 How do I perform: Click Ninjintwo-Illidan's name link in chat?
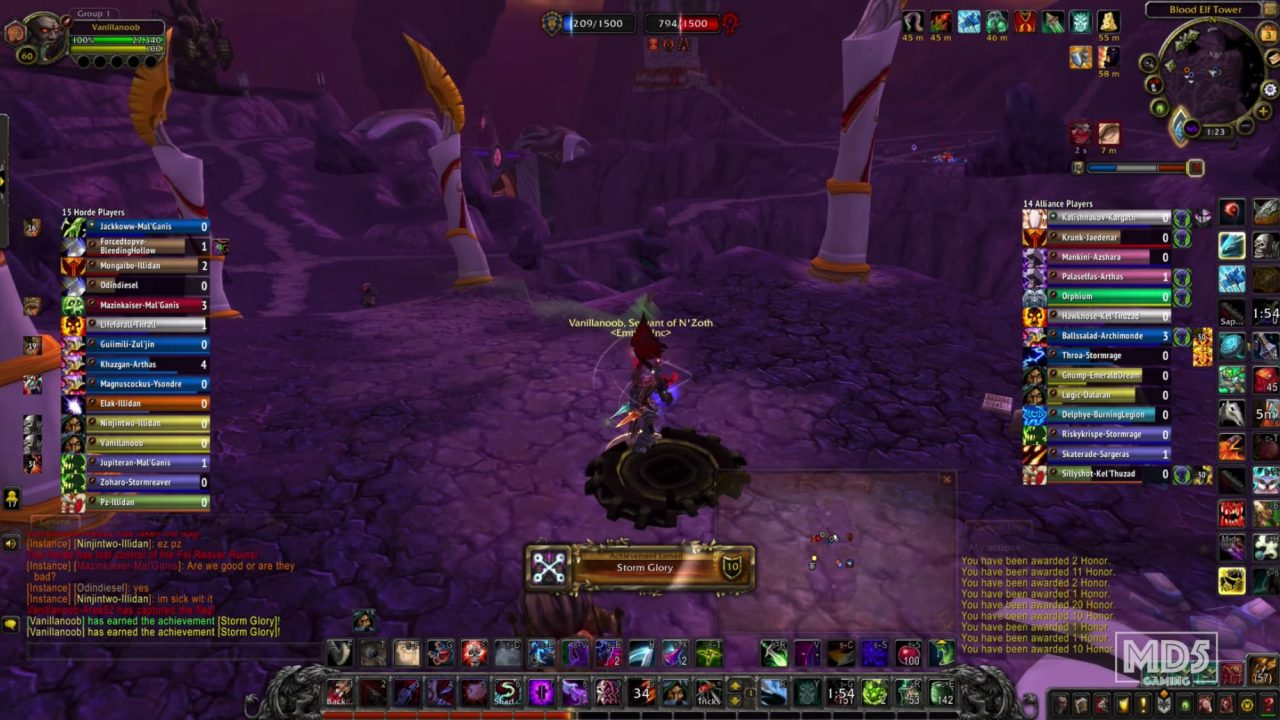pos(112,543)
